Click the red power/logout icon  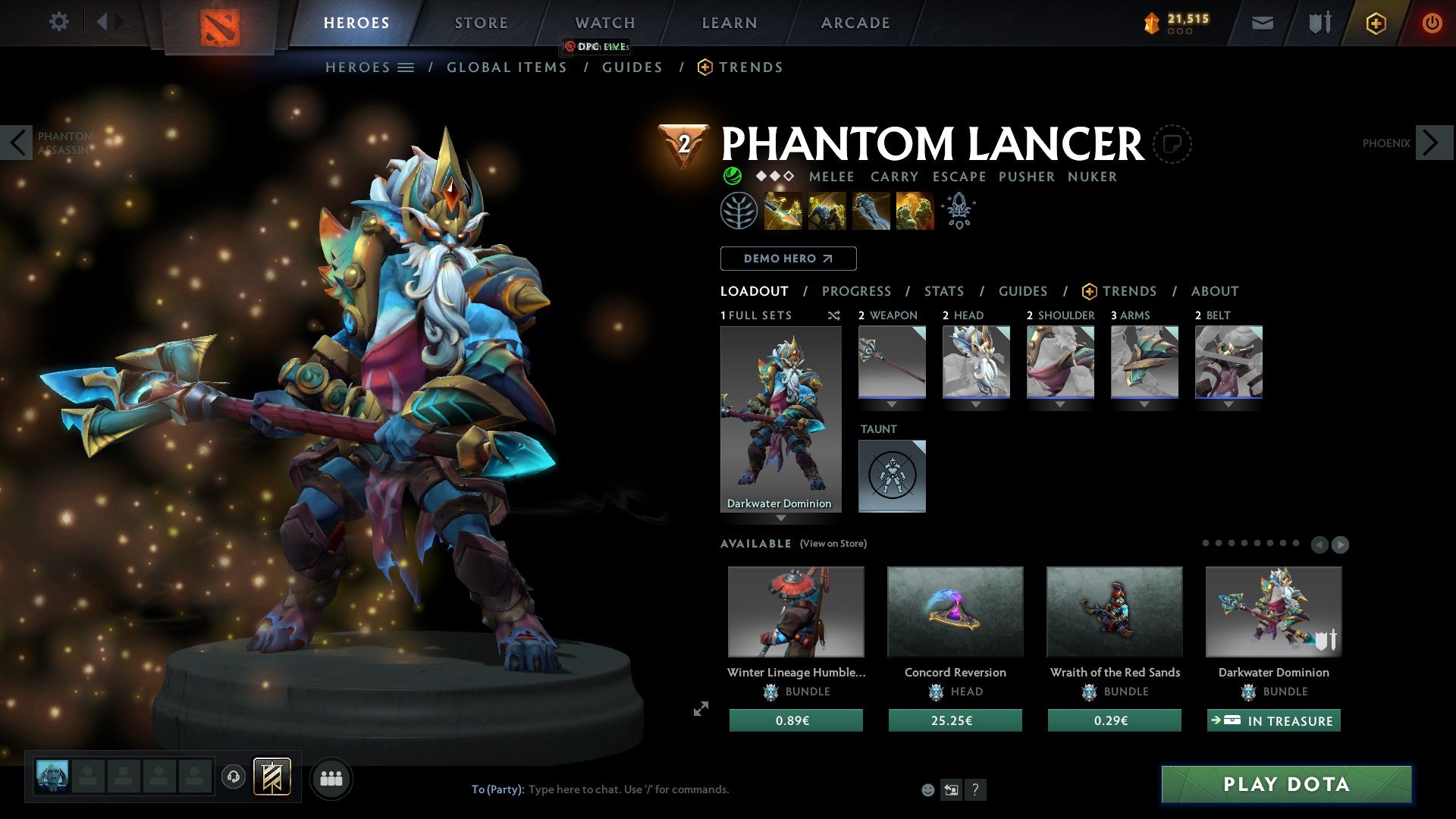1432,23
